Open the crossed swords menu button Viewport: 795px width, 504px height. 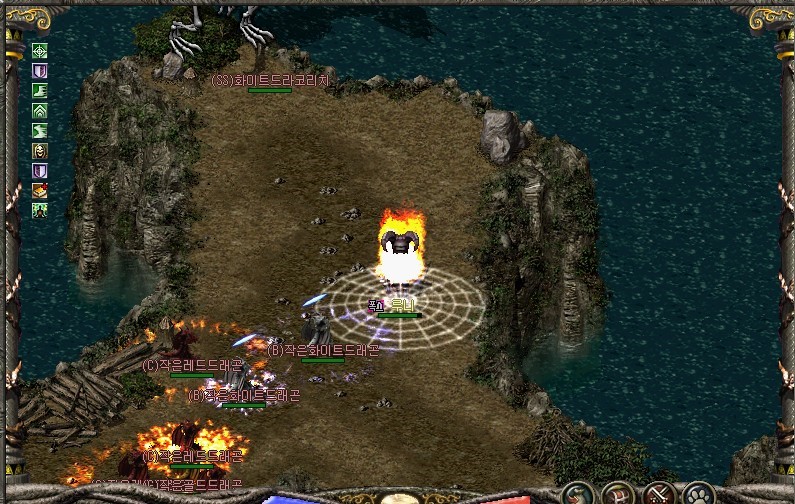click(x=659, y=494)
